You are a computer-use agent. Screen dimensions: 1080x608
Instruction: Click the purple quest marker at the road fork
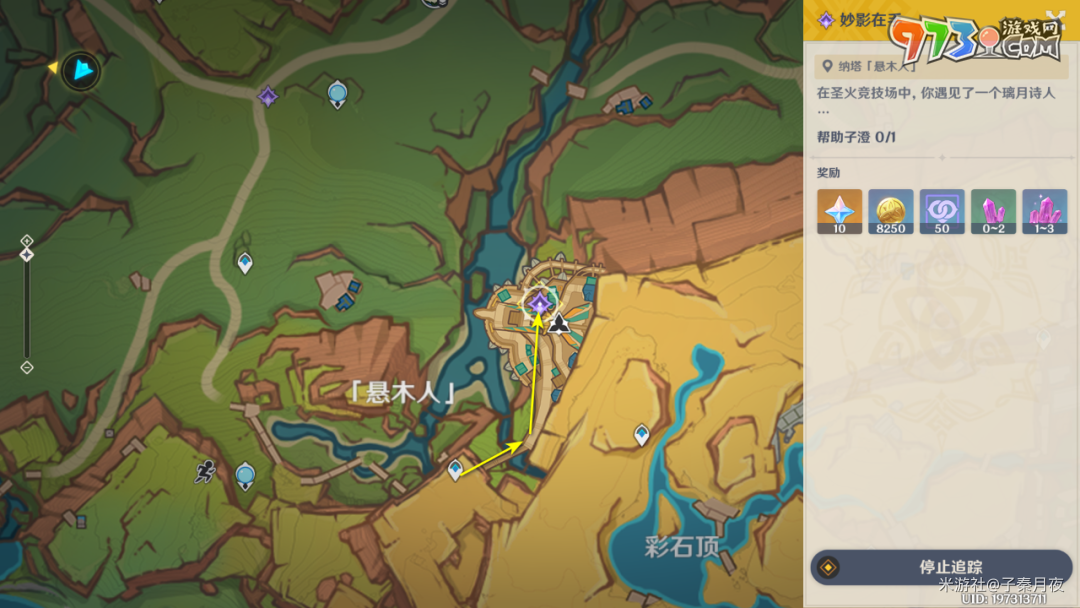pyautogui.click(x=267, y=96)
